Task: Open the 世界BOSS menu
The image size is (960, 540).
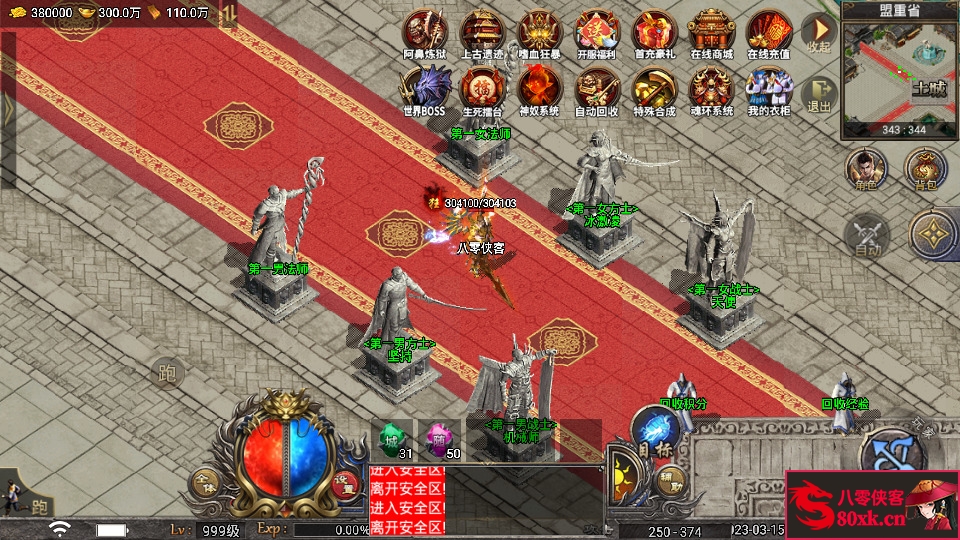Action: point(425,90)
